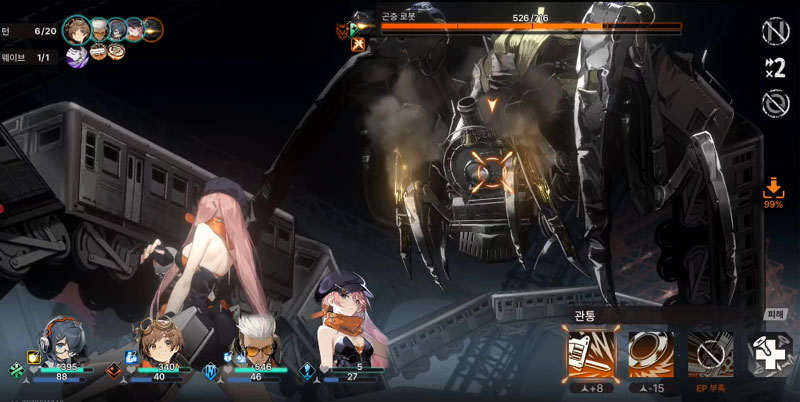Image resolution: width=800 pixels, height=402 pixels.
Task: Click the crossed-circle button below x2 speed
Action: [x=772, y=103]
